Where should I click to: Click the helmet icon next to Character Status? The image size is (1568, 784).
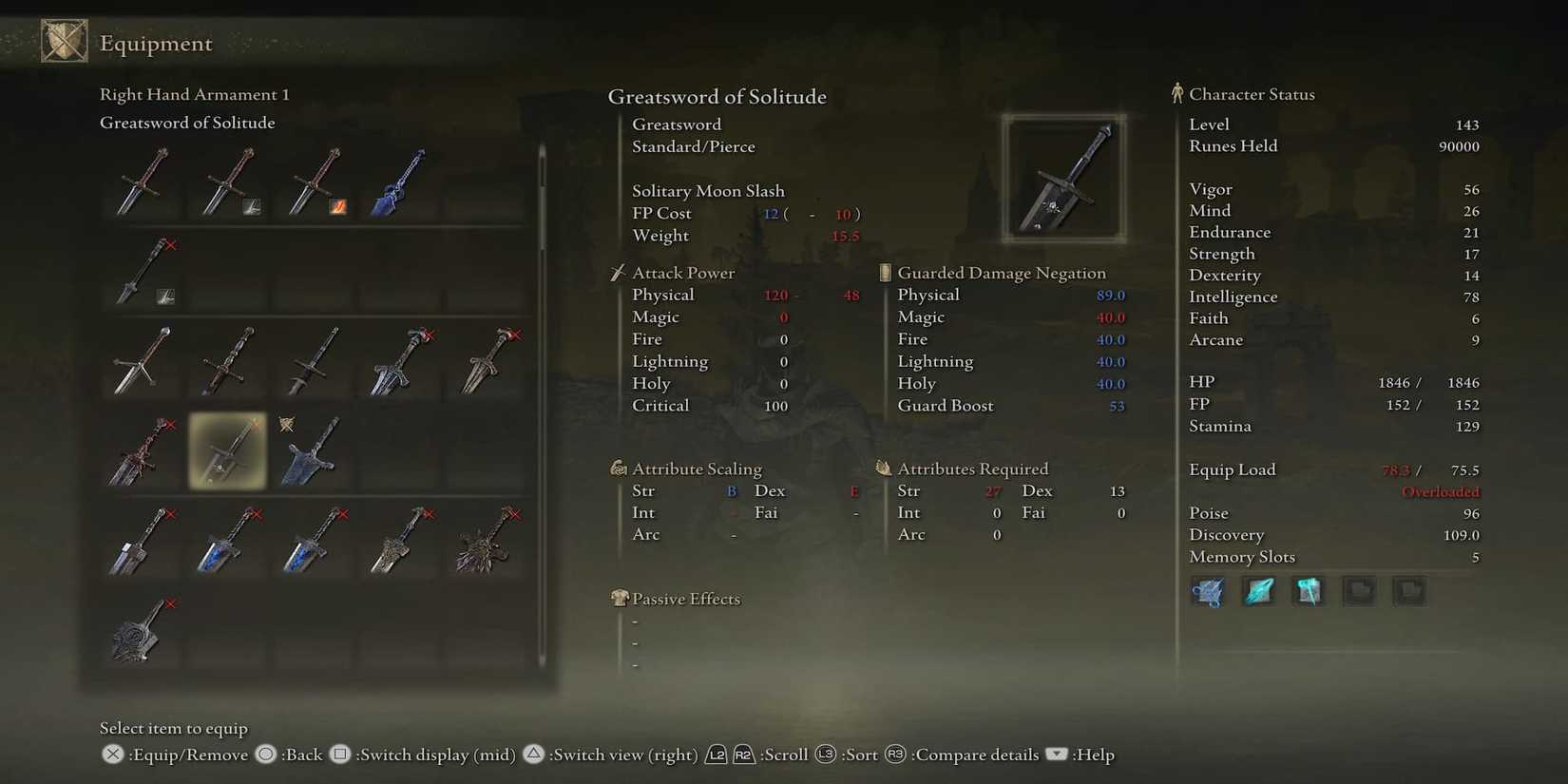1178,92
